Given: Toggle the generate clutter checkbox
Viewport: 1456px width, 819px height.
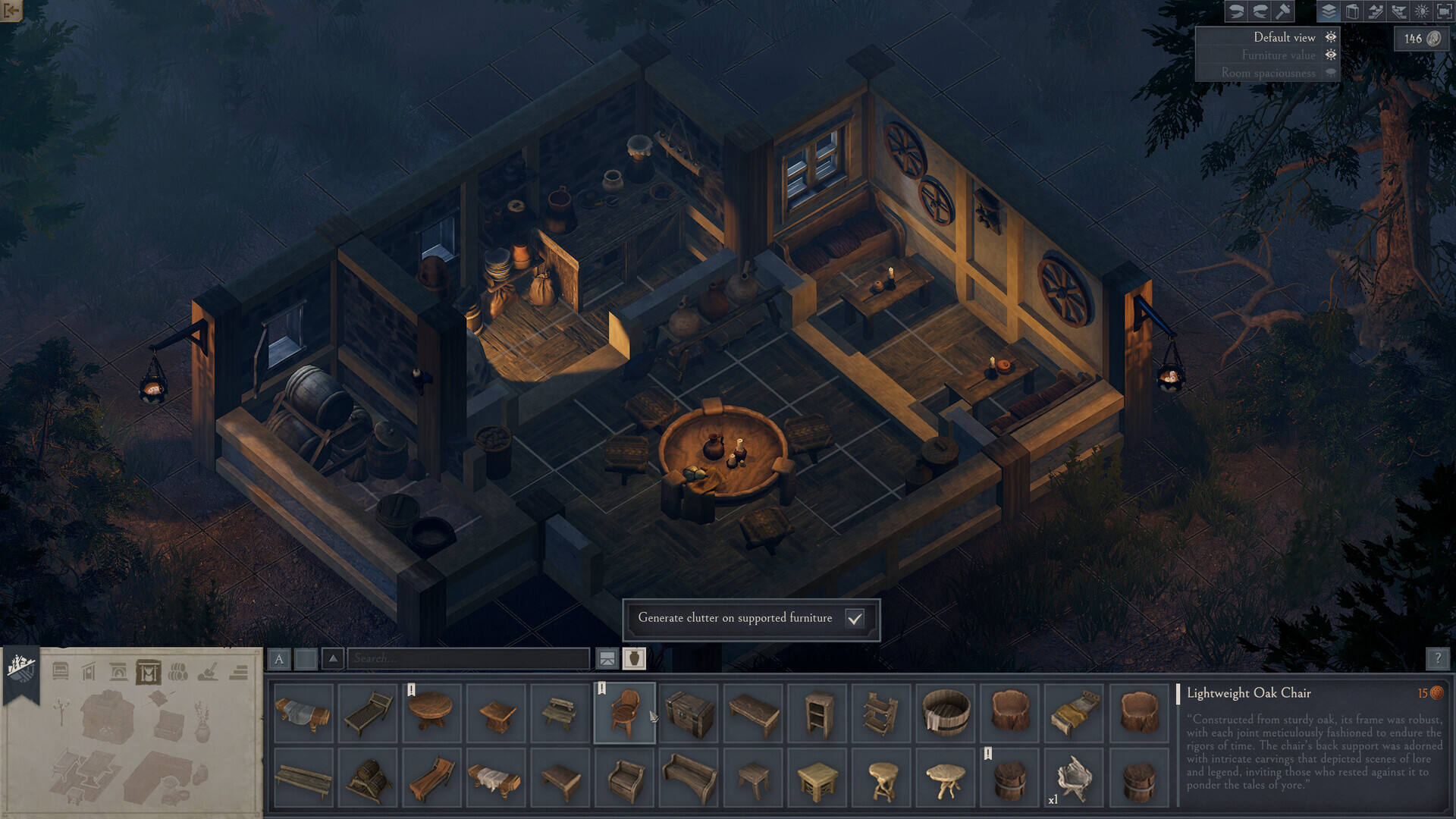Looking at the screenshot, I should point(855,619).
